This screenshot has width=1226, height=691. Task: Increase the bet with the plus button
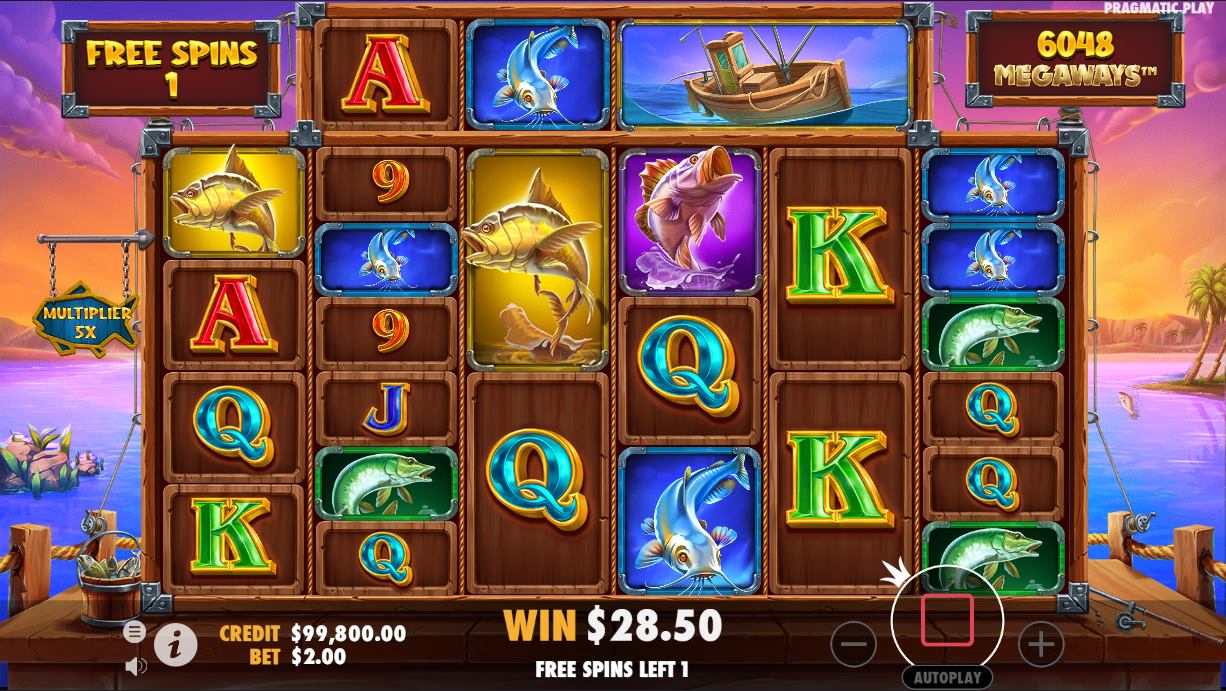pyautogui.click(x=1040, y=645)
